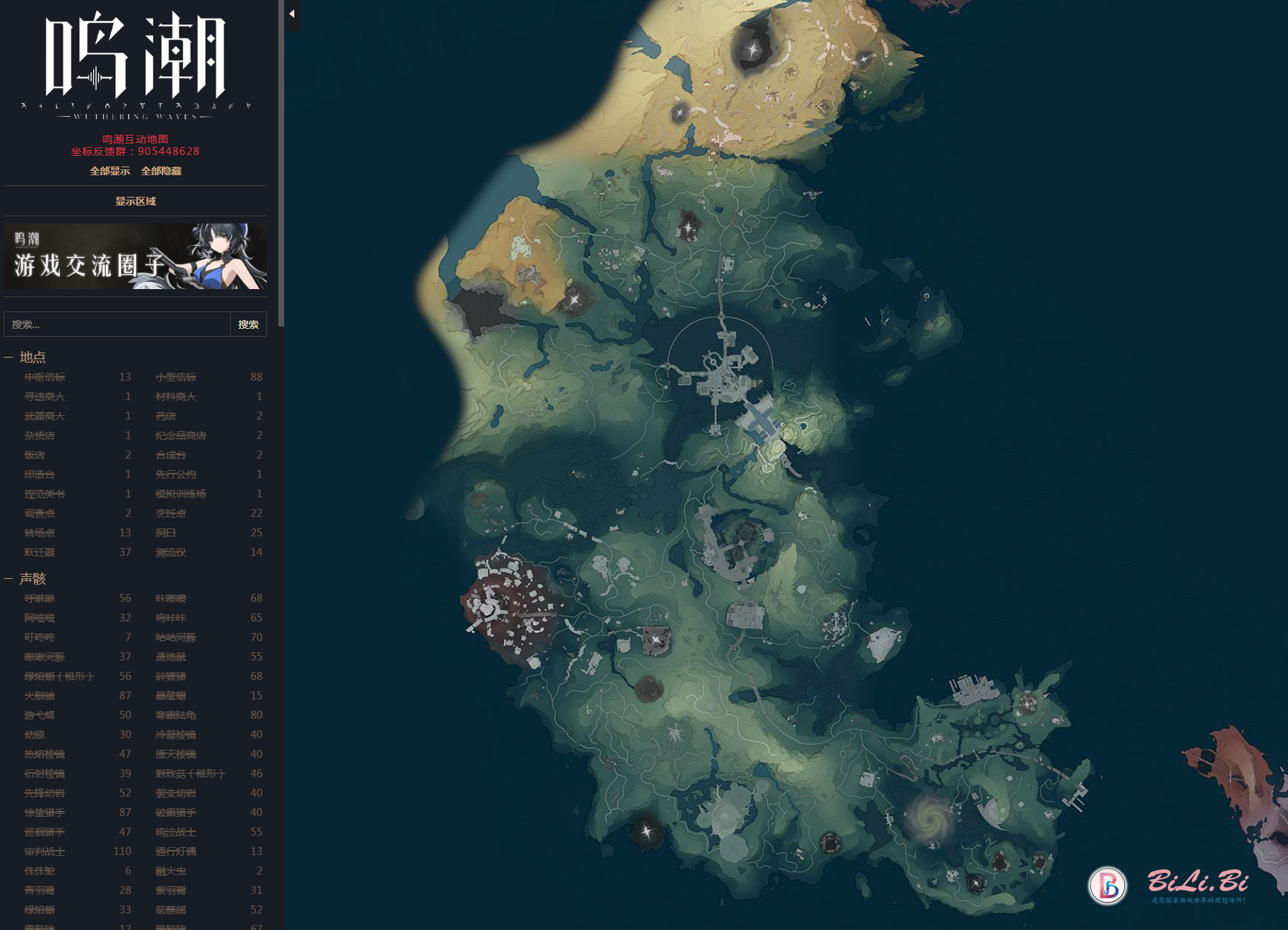Toggle the 小型信标 marker filter
Image resolution: width=1288 pixels, height=930 pixels.
point(176,377)
